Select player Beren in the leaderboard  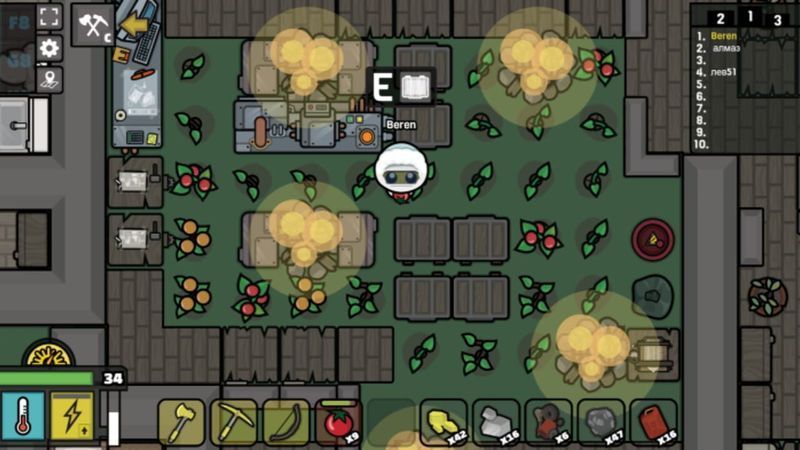tap(723, 36)
